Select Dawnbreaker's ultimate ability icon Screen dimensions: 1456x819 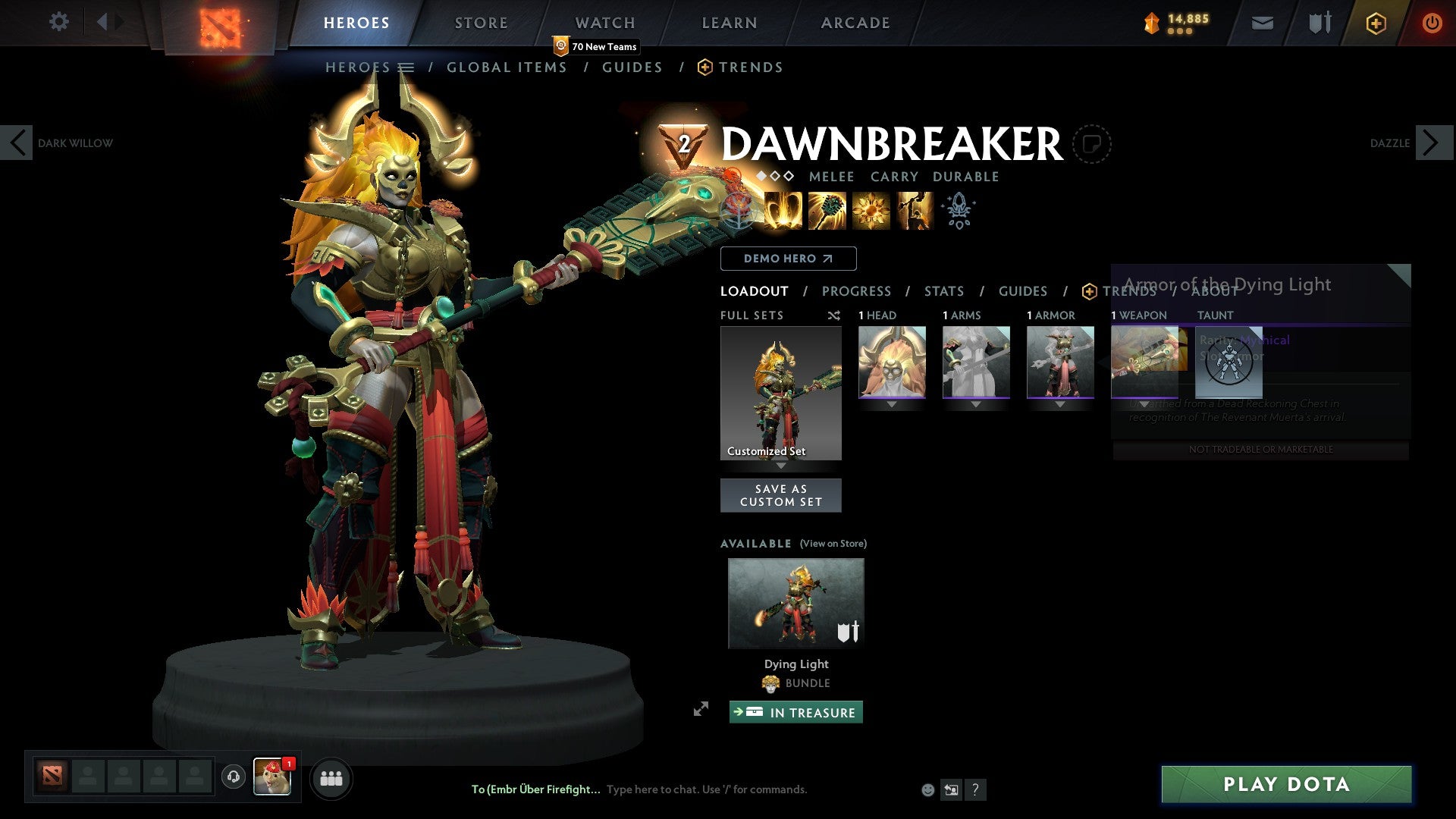tap(912, 211)
